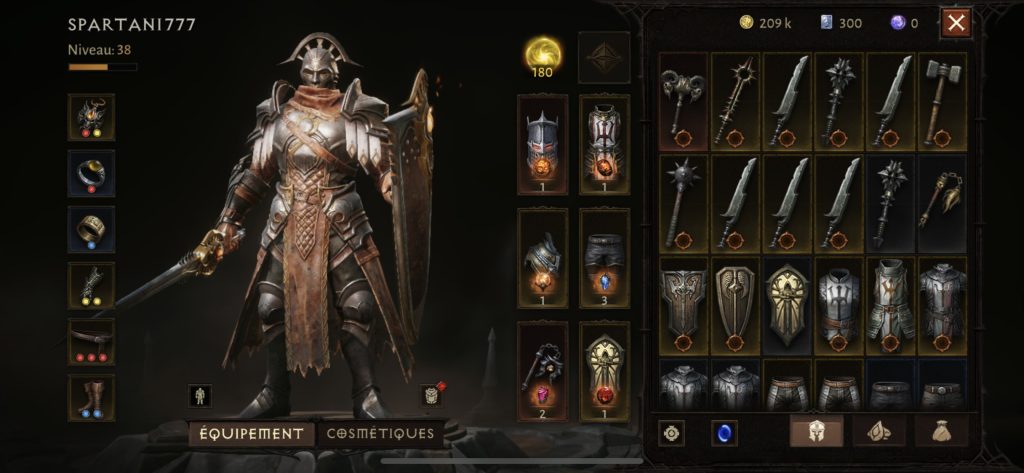Show the helmet equipment filter
This screenshot has height=473, width=1024.
tap(816, 431)
